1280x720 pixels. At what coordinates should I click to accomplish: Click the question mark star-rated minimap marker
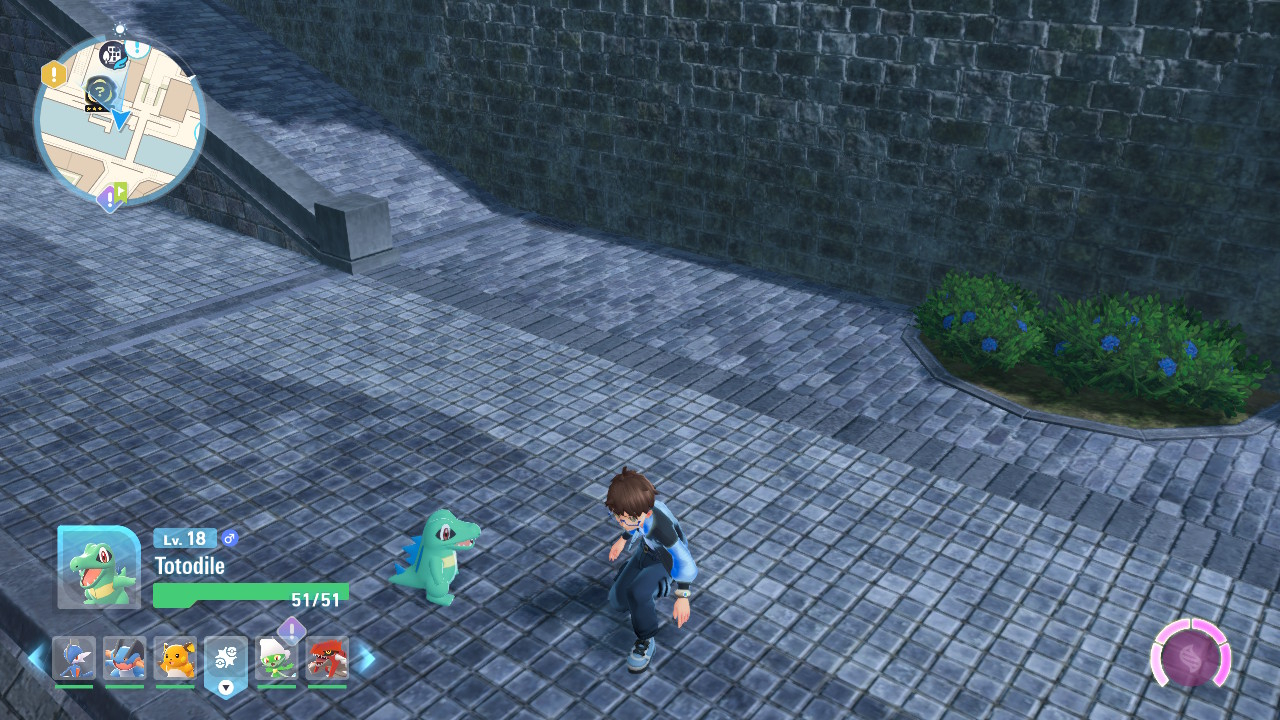tap(99, 90)
